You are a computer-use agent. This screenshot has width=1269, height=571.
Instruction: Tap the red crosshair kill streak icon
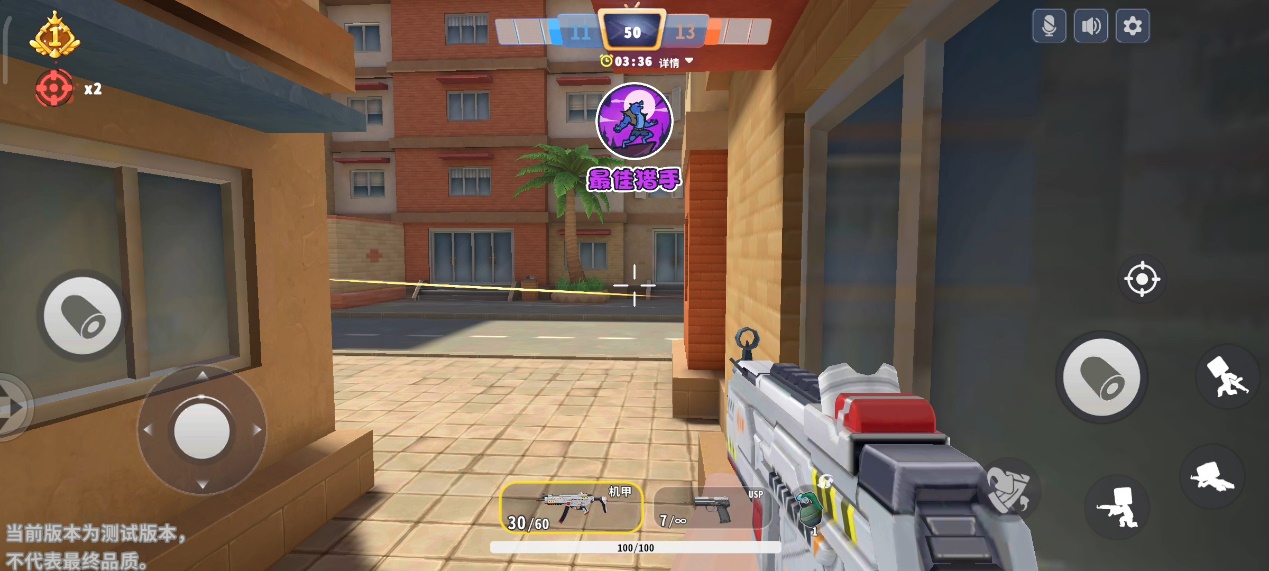[55, 89]
